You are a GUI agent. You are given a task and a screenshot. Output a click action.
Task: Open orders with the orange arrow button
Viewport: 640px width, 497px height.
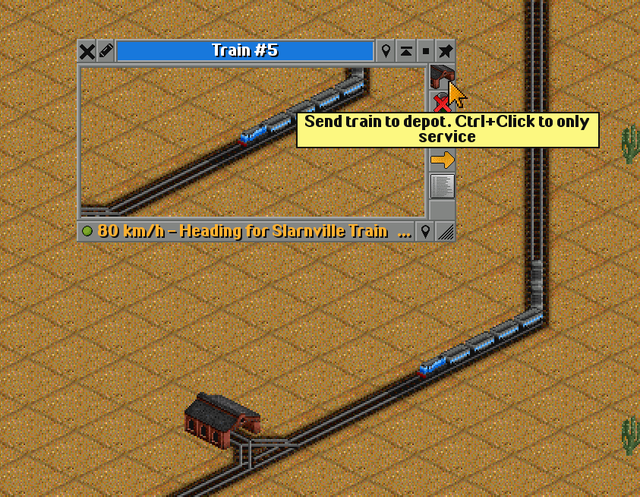click(441, 160)
